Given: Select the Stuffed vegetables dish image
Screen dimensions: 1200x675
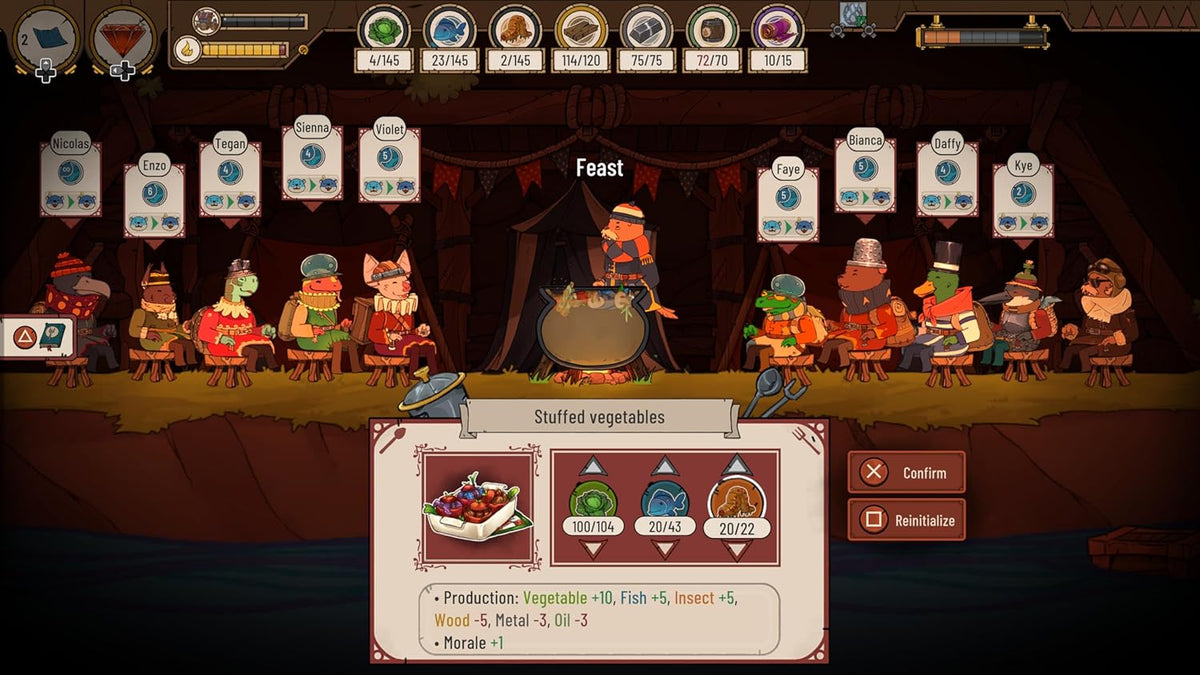Looking at the screenshot, I should 479,507.
